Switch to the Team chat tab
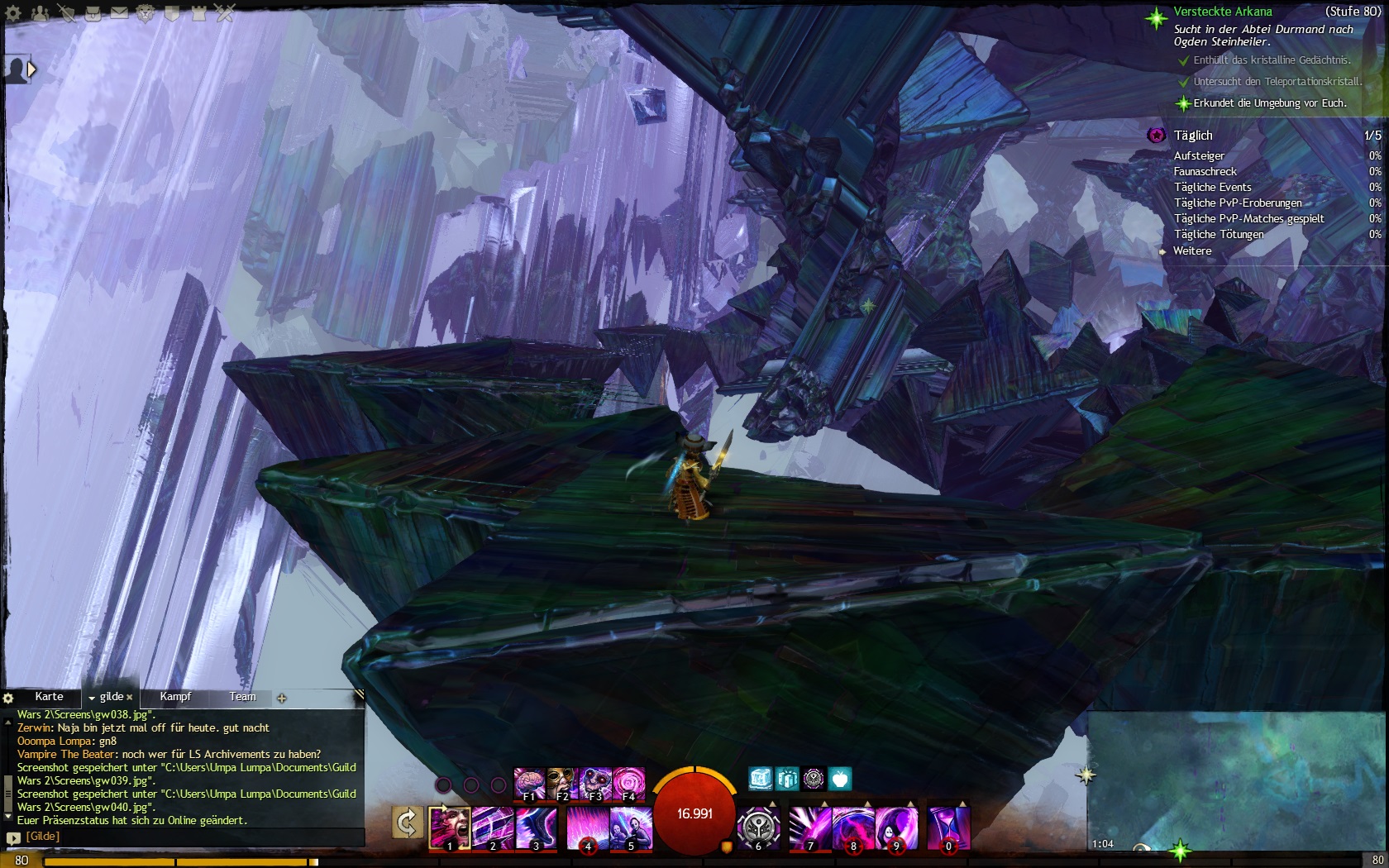This screenshot has height=868, width=1389. coord(242,697)
